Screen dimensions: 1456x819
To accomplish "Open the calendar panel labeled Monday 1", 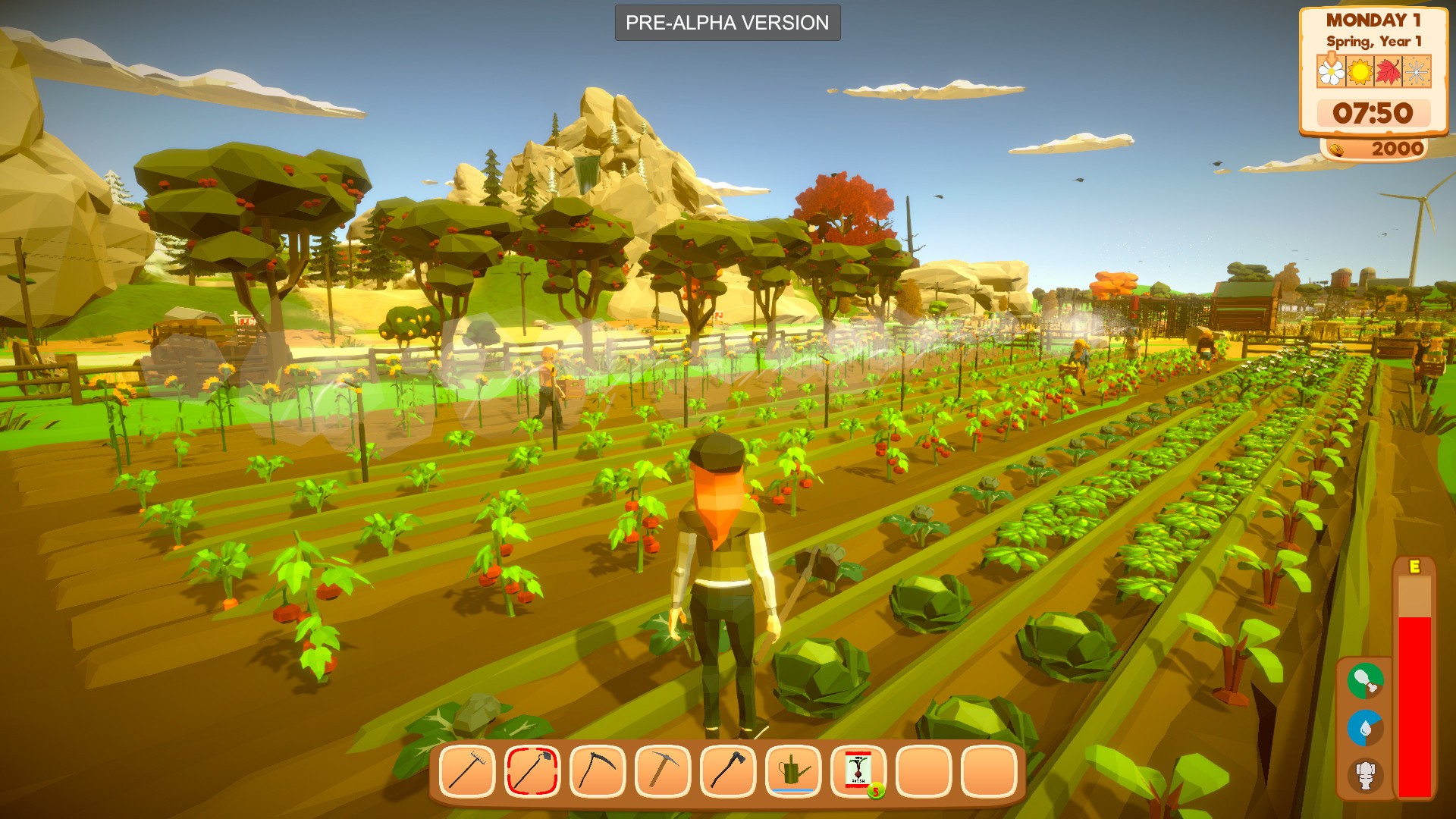I will (x=1374, y=20).
